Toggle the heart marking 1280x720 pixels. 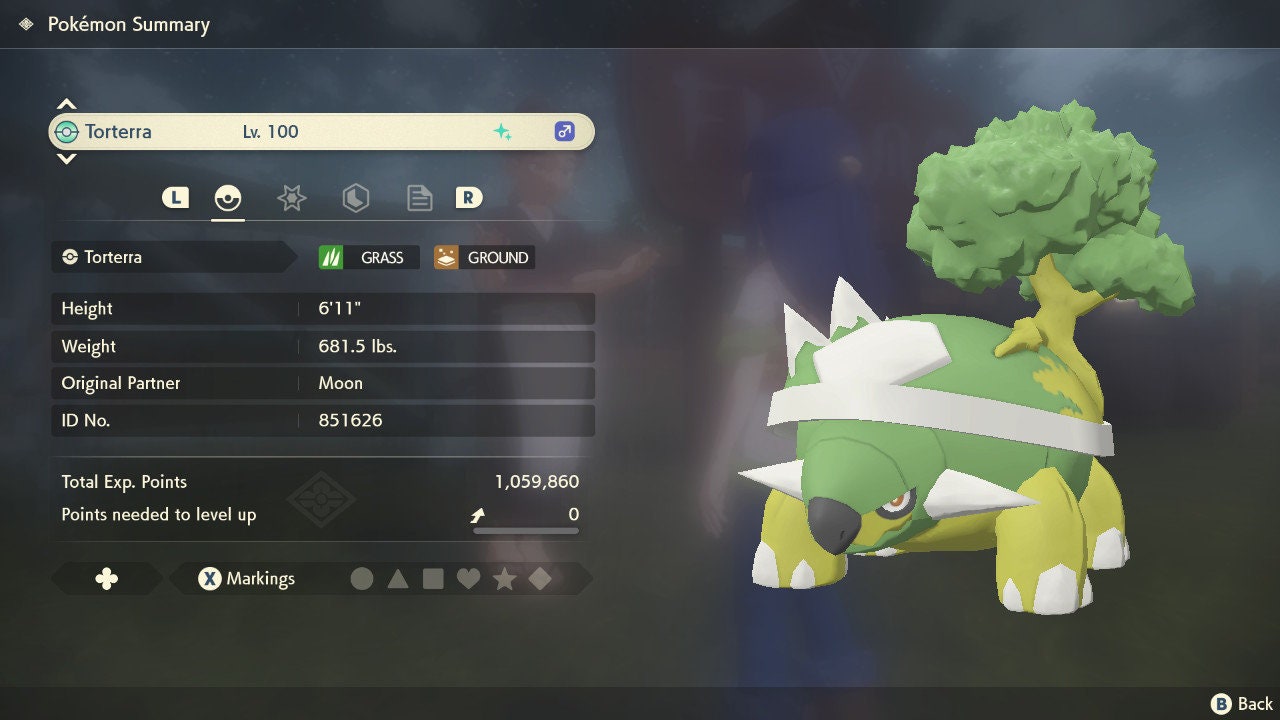[x=468, y=578]
